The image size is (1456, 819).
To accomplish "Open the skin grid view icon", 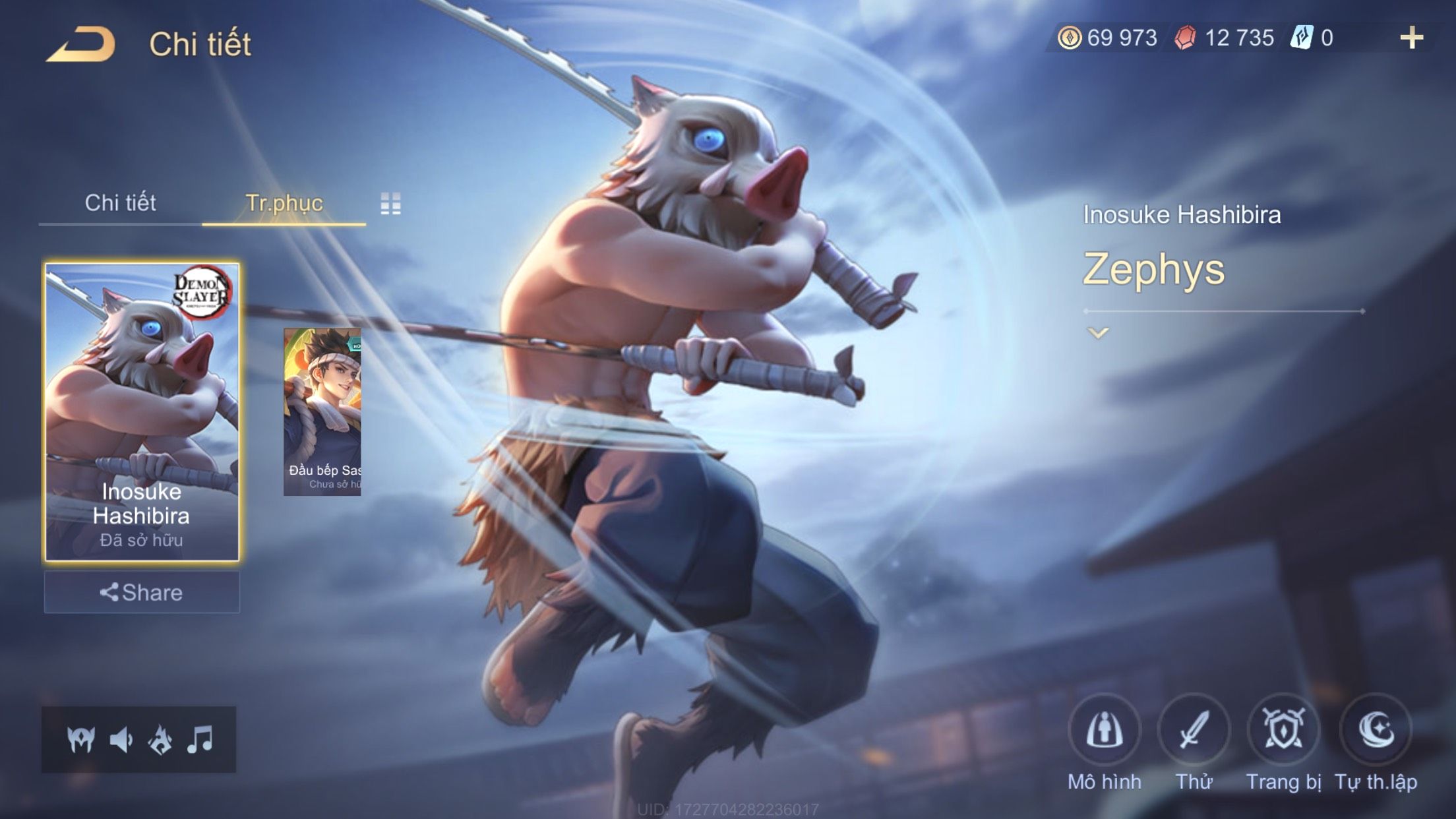I will 390,204.
